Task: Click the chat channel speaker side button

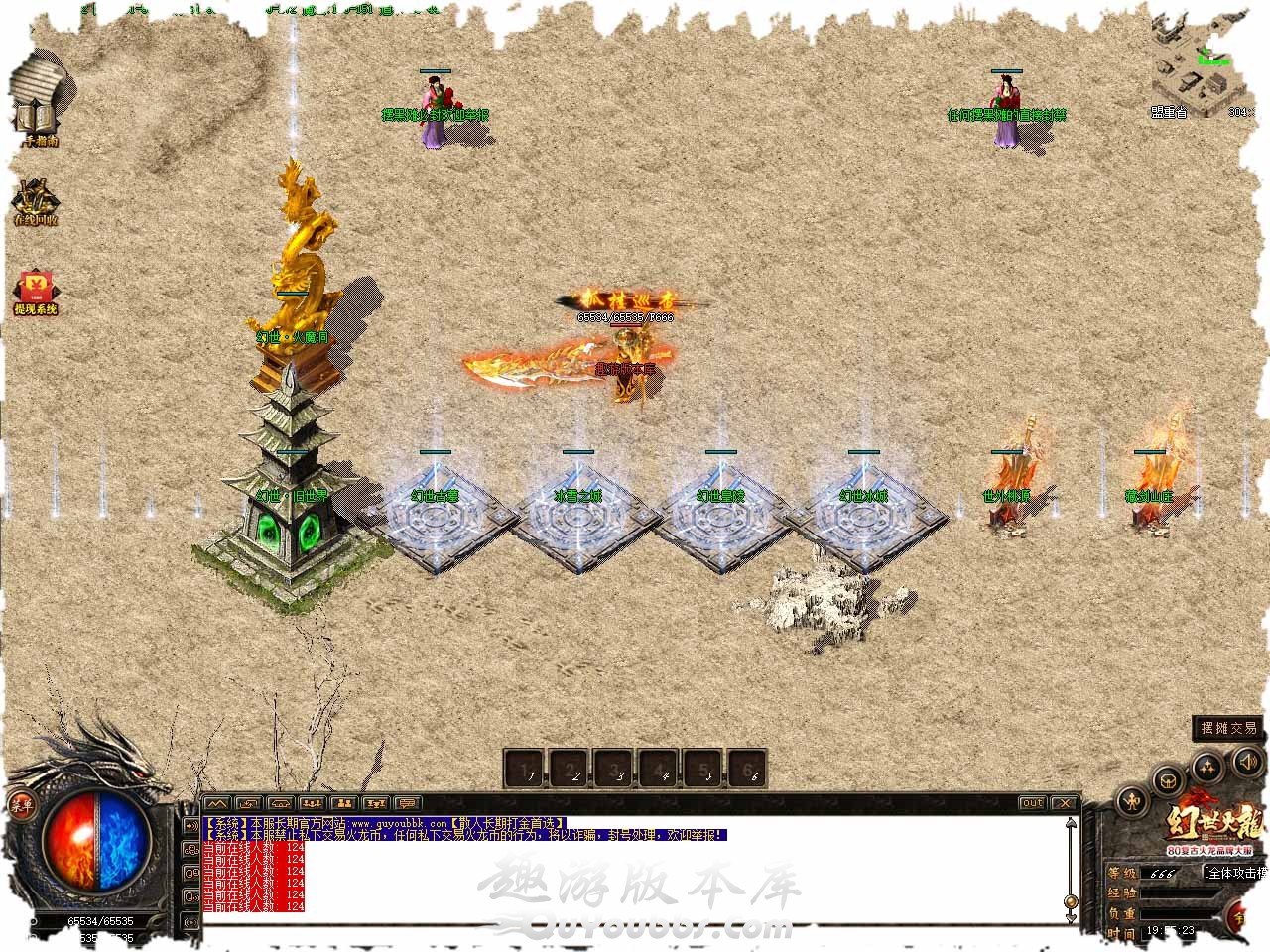Action: coord(191,825)
